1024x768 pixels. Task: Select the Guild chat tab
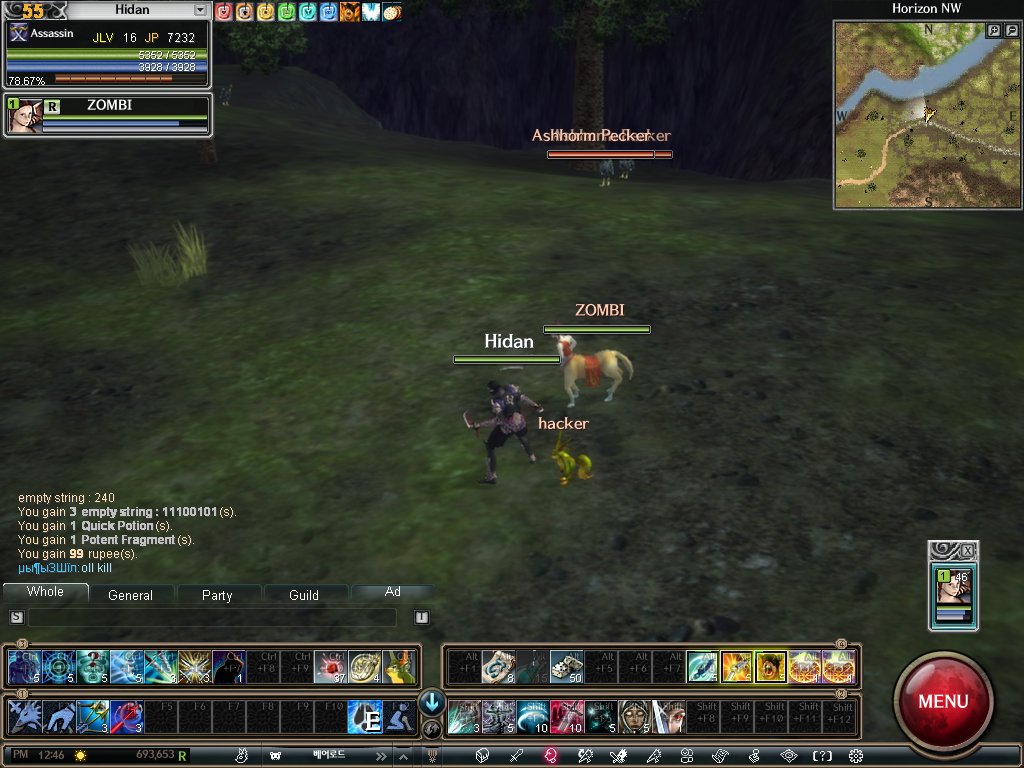click(x=304, y=595)
